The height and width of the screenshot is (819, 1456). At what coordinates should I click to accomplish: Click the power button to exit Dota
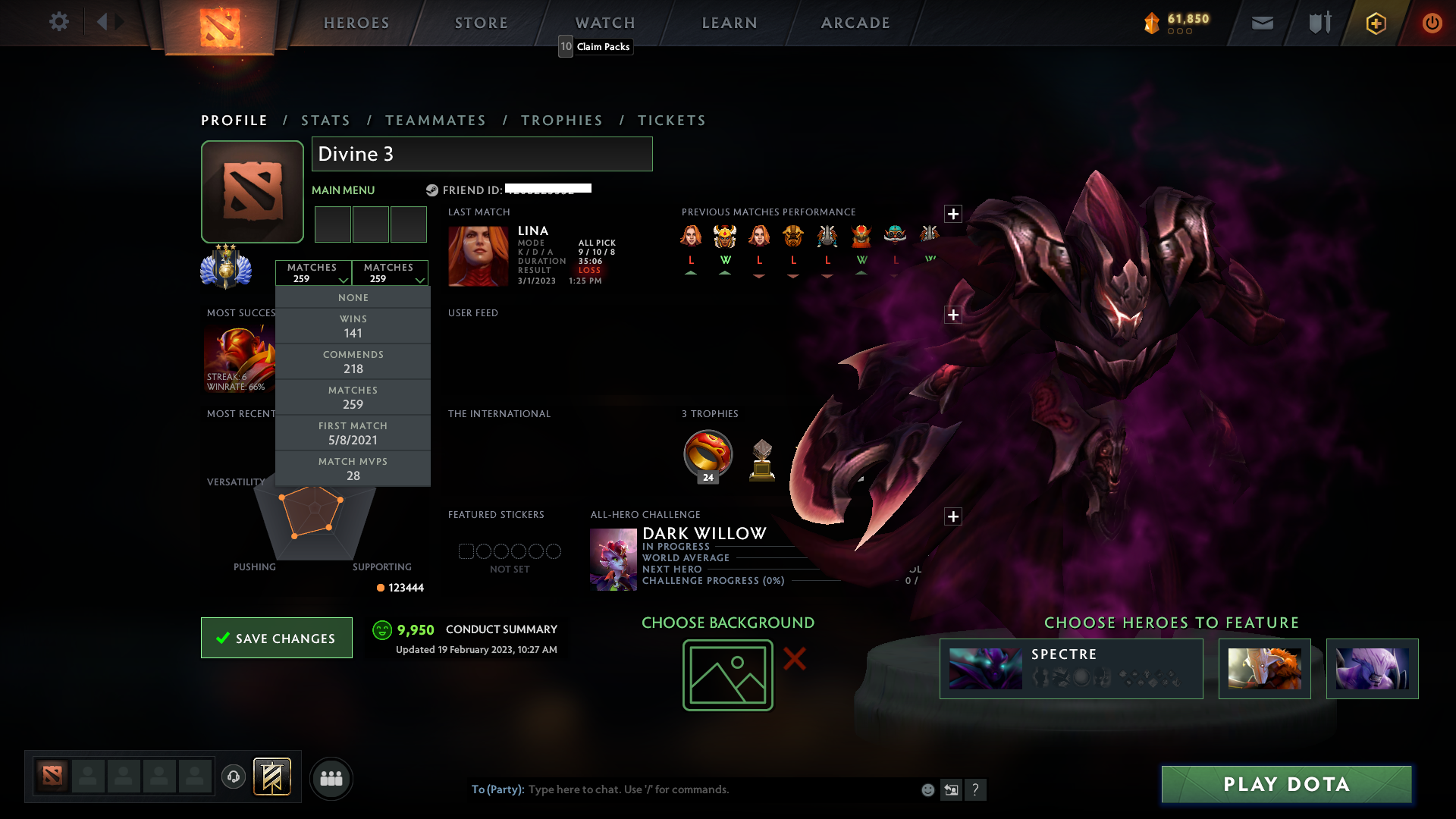pyautogui.click(x=1432, y=23)
